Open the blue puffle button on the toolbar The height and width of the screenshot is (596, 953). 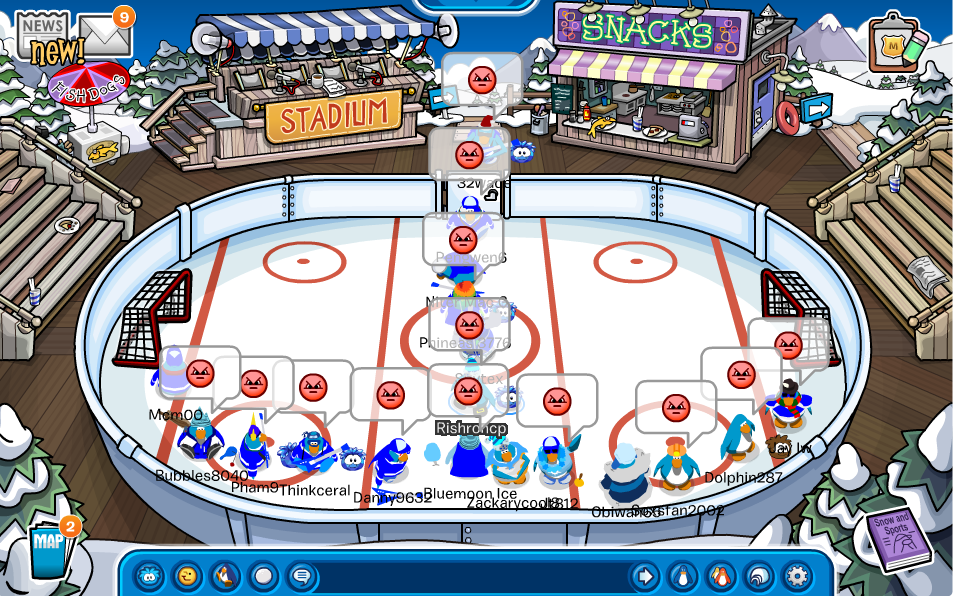coord(149,576)
